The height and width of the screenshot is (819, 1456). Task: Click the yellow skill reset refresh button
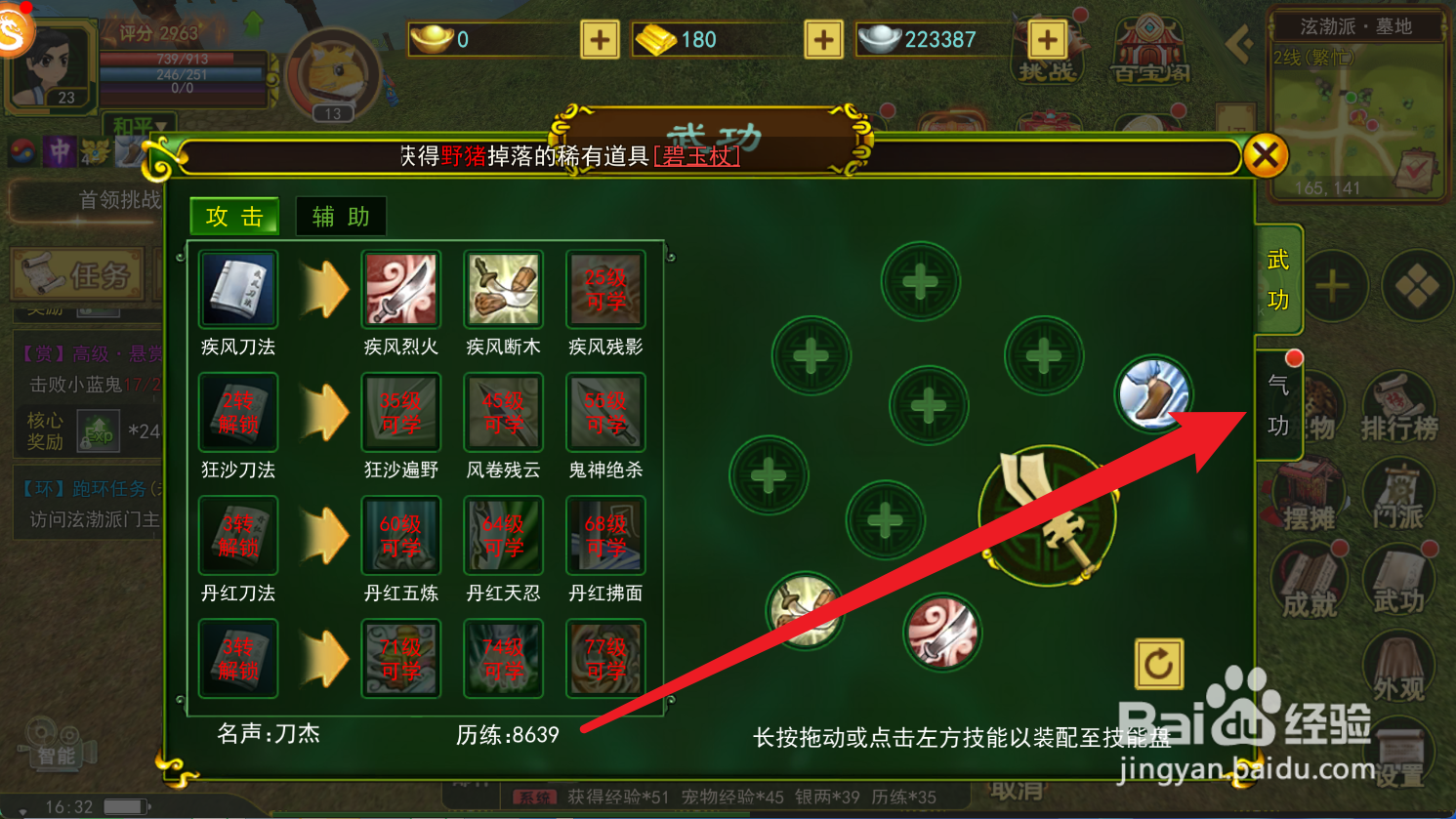pos(1158,664)
